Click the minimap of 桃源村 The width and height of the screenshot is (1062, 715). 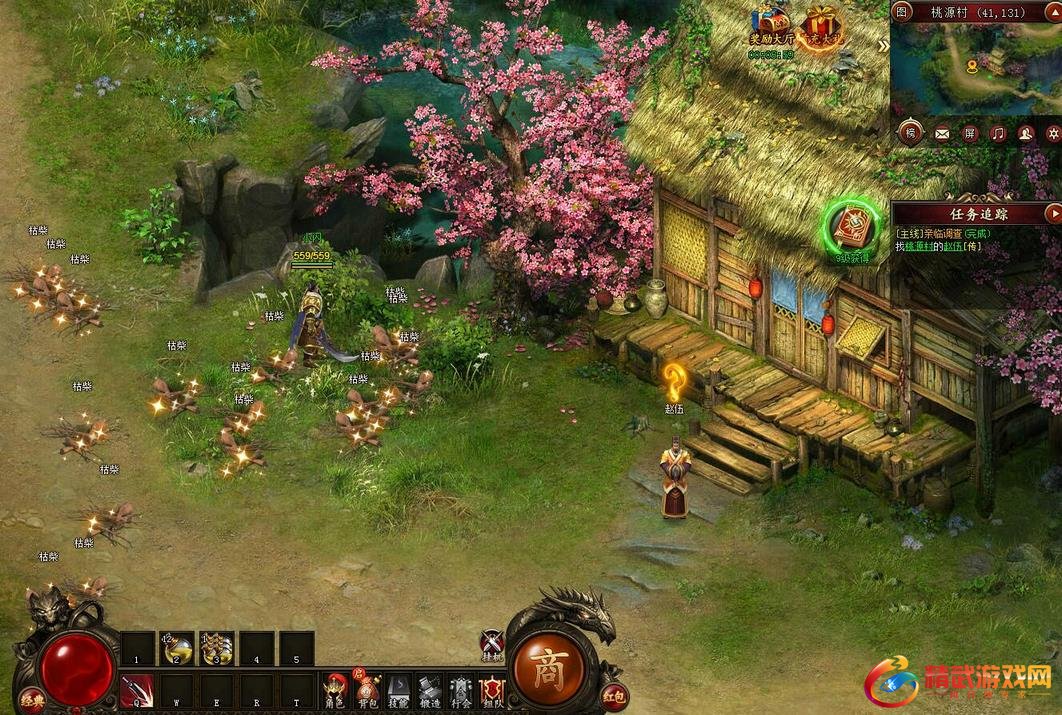975,70
